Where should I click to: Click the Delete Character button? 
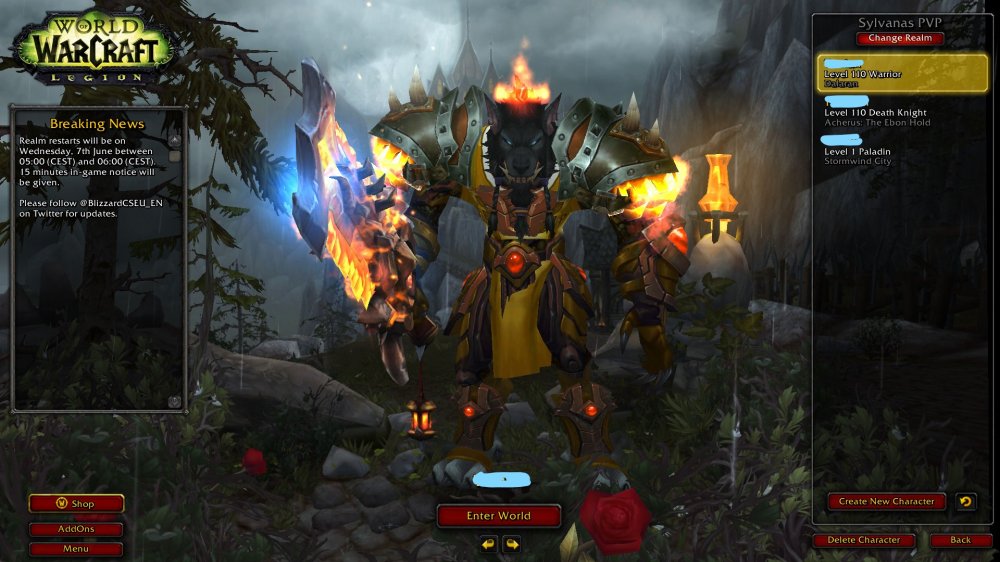point(864,540)
